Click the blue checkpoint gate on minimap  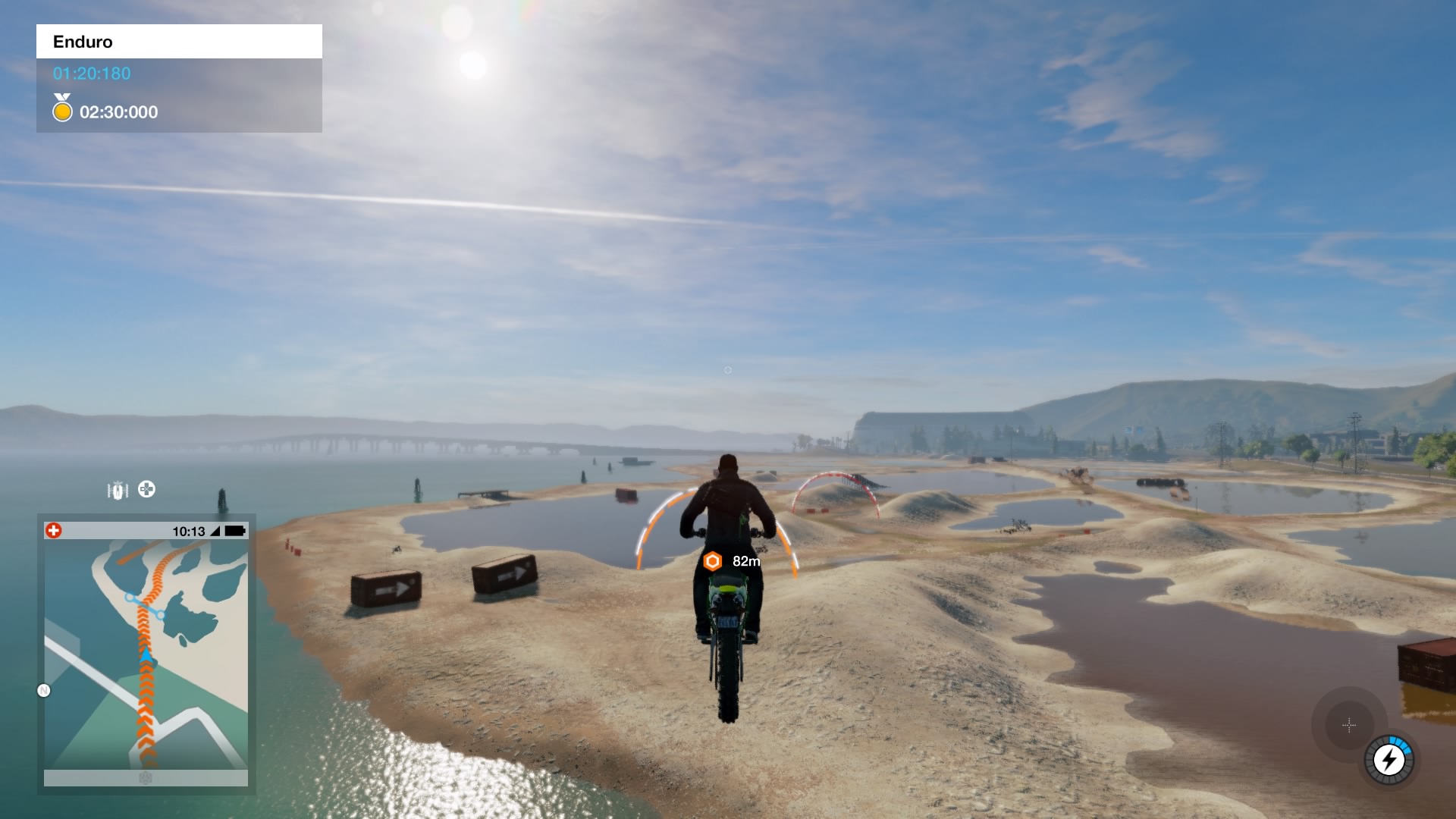tap(146, 606)
